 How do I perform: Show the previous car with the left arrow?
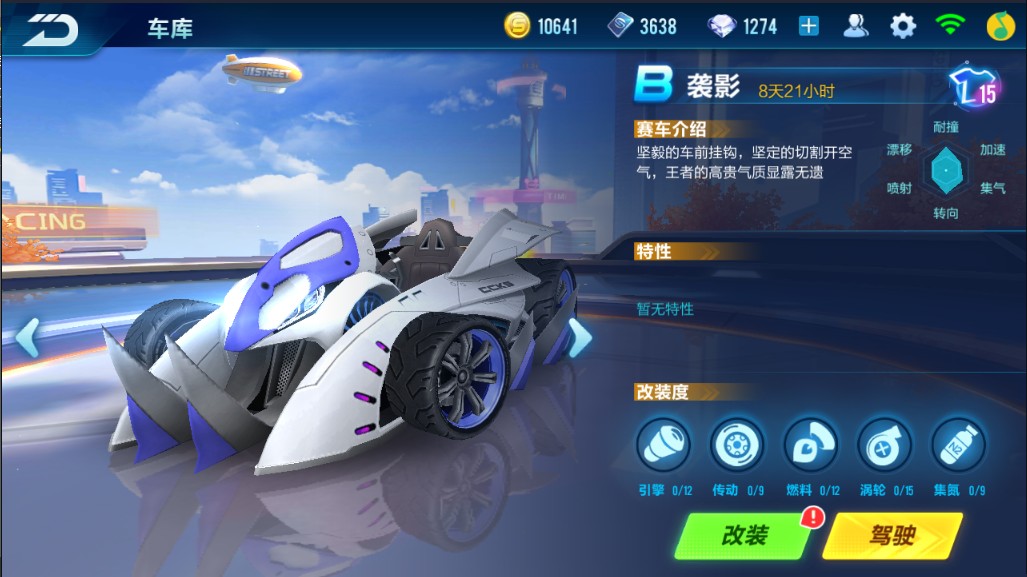point(27,338)
